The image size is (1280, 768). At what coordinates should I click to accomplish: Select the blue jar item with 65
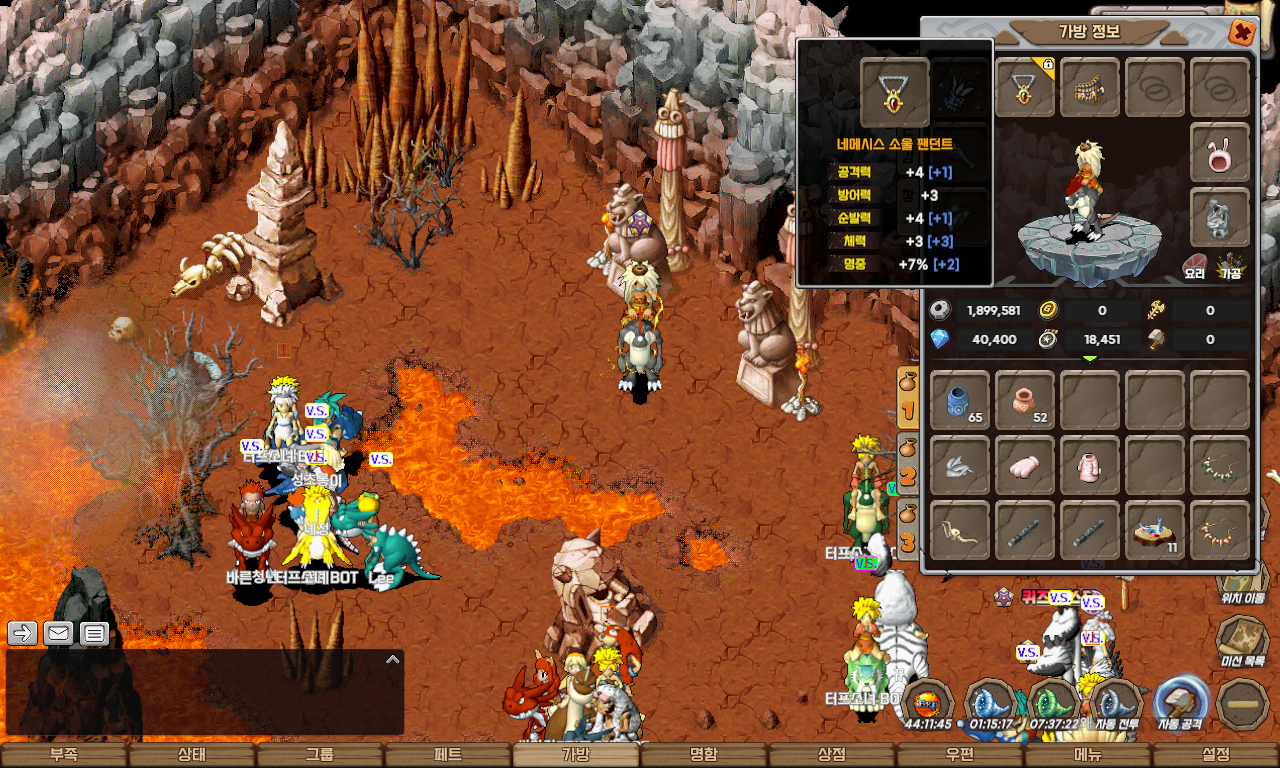point(960,400)
